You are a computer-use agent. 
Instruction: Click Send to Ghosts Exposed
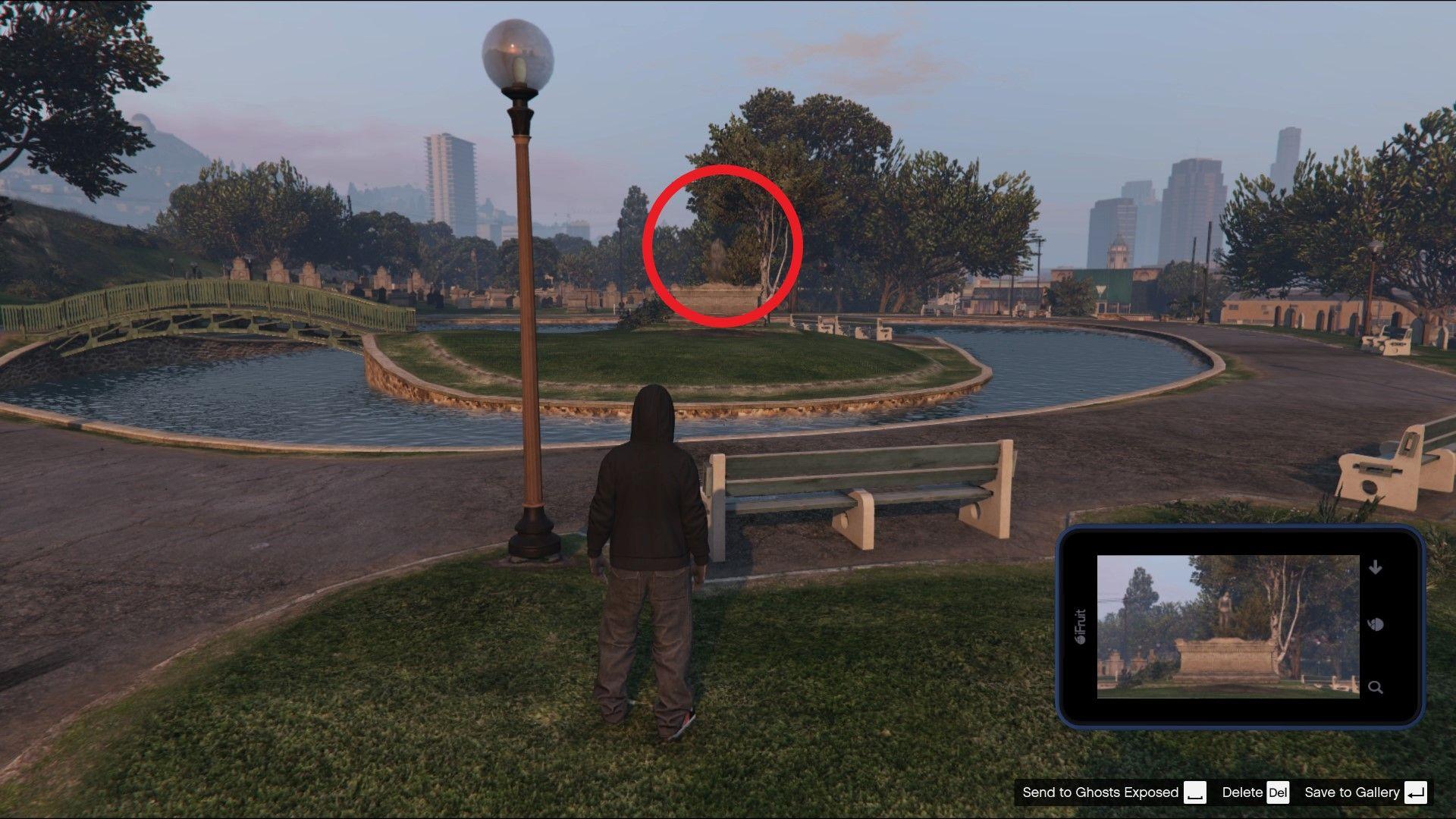click(1100, 792)
